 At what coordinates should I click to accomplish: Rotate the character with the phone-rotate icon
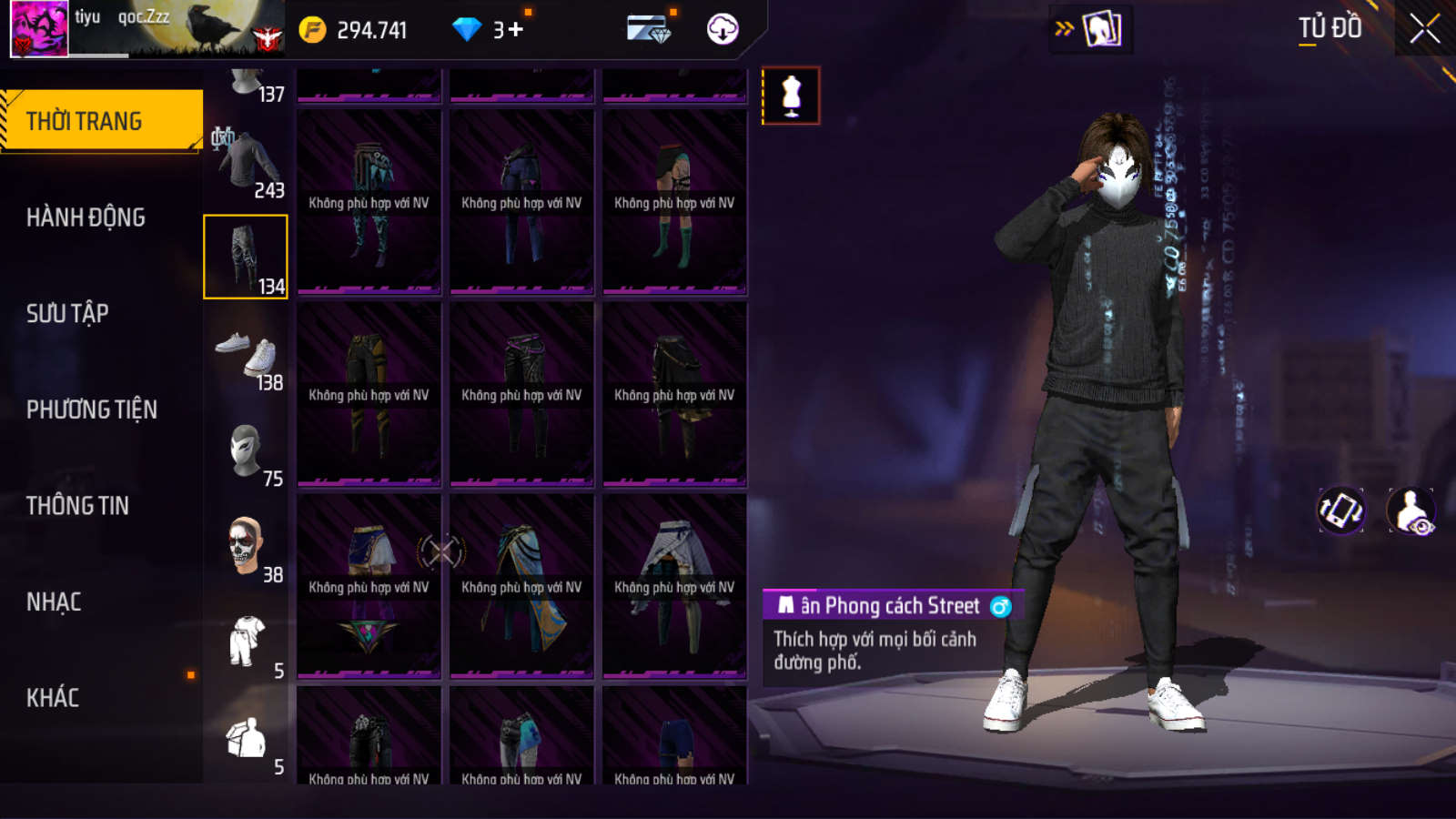[1341, 510]
